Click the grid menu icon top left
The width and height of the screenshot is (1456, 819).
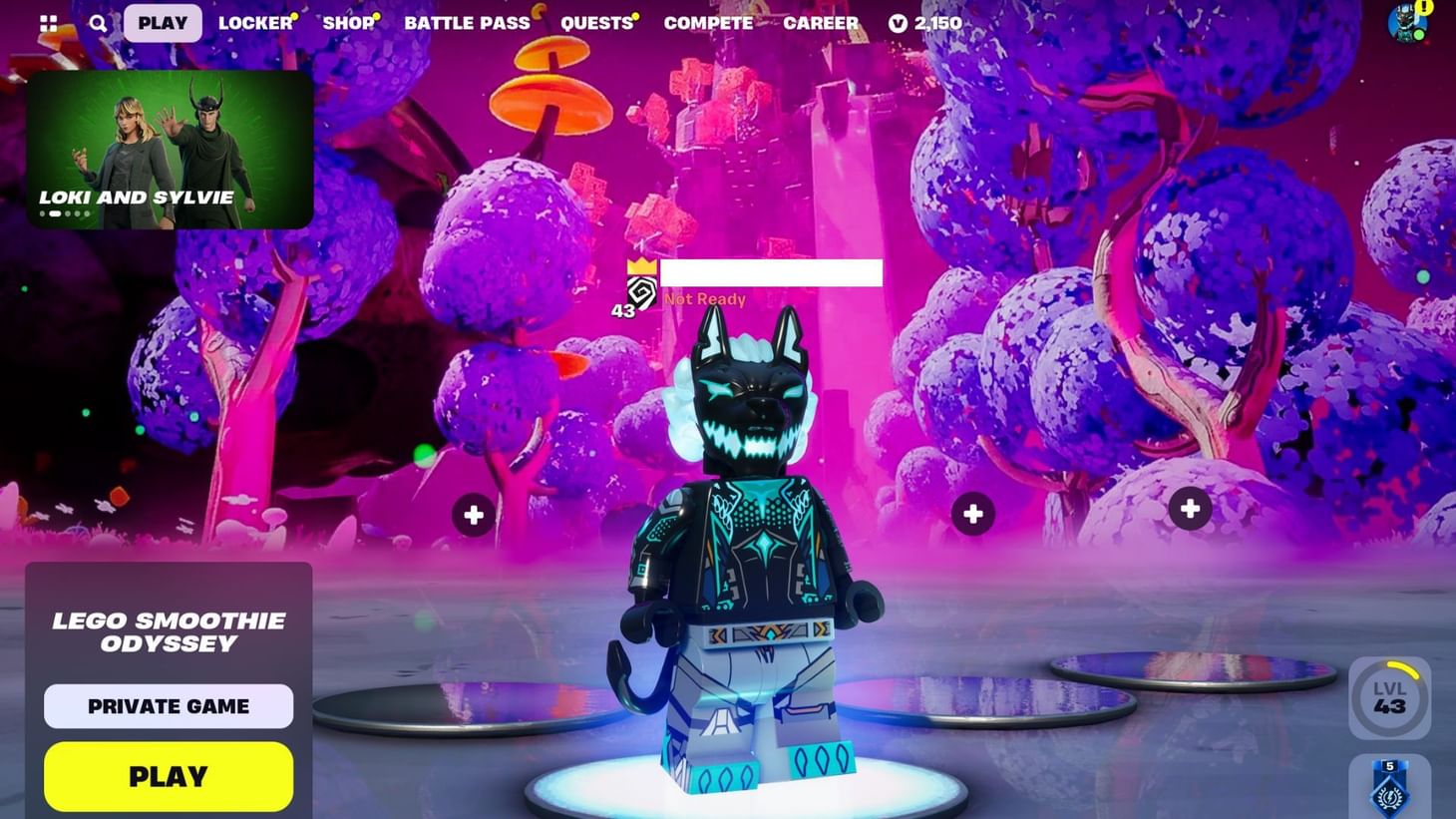[x=47, y=22]
